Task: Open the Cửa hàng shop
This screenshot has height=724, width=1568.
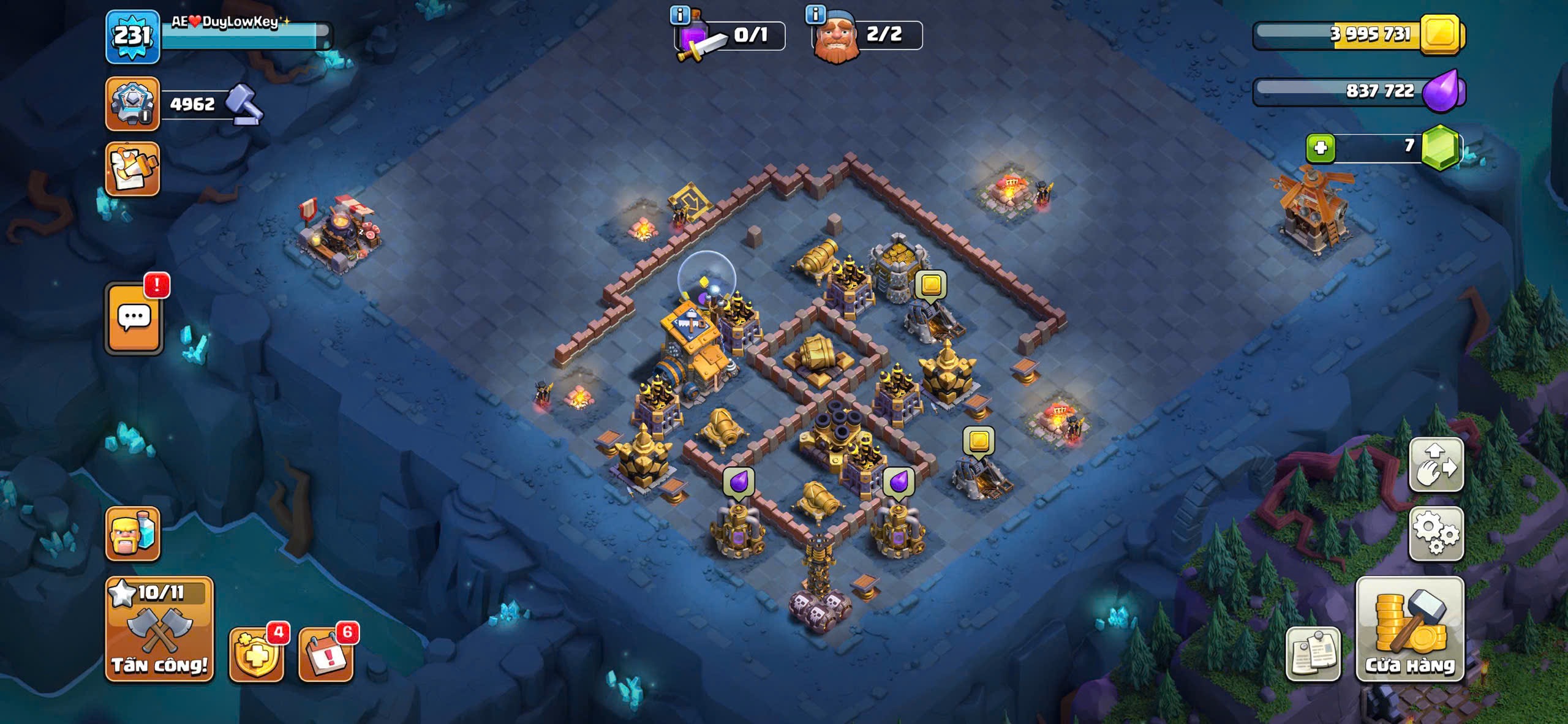Action: click(1410, 629)
